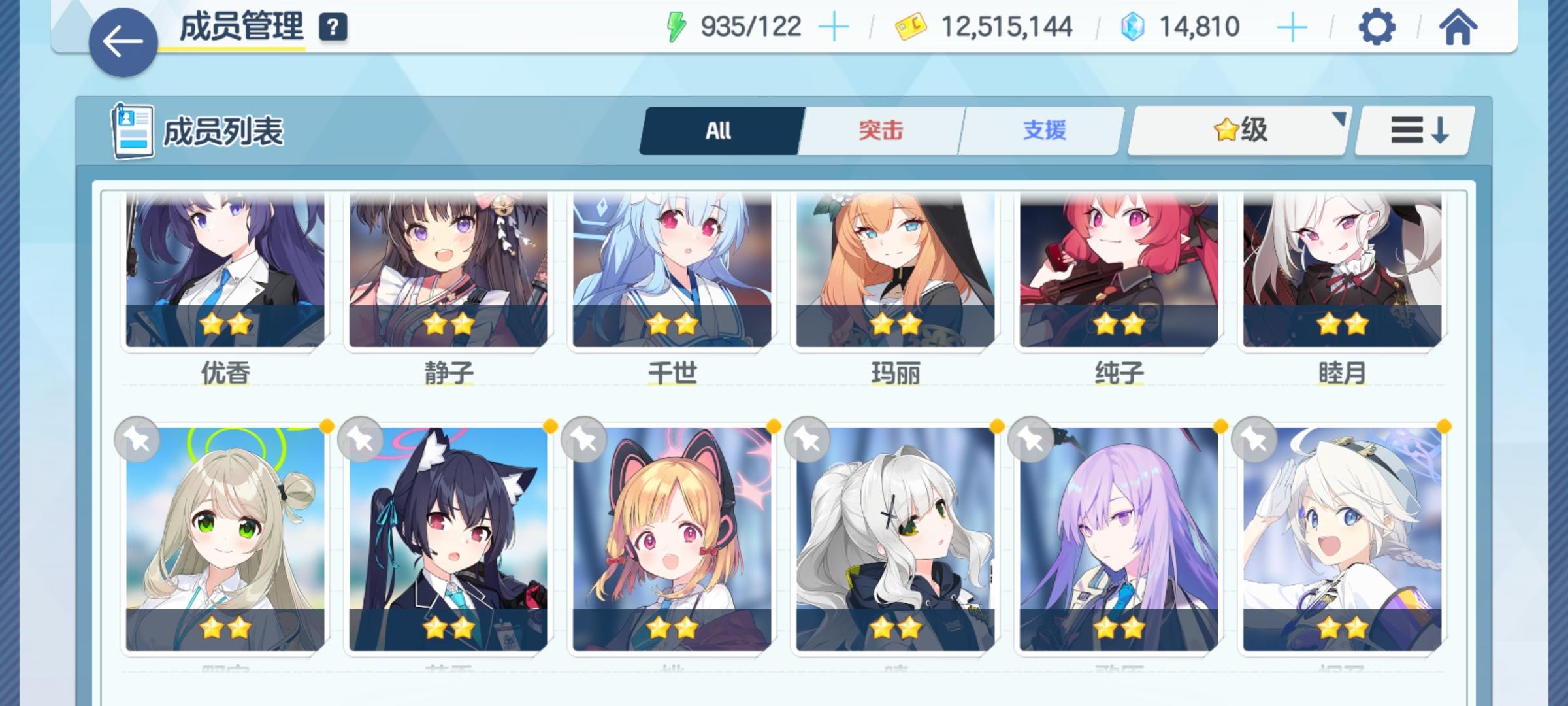
Task: Select the All filter button
Action: click(719, 130)
